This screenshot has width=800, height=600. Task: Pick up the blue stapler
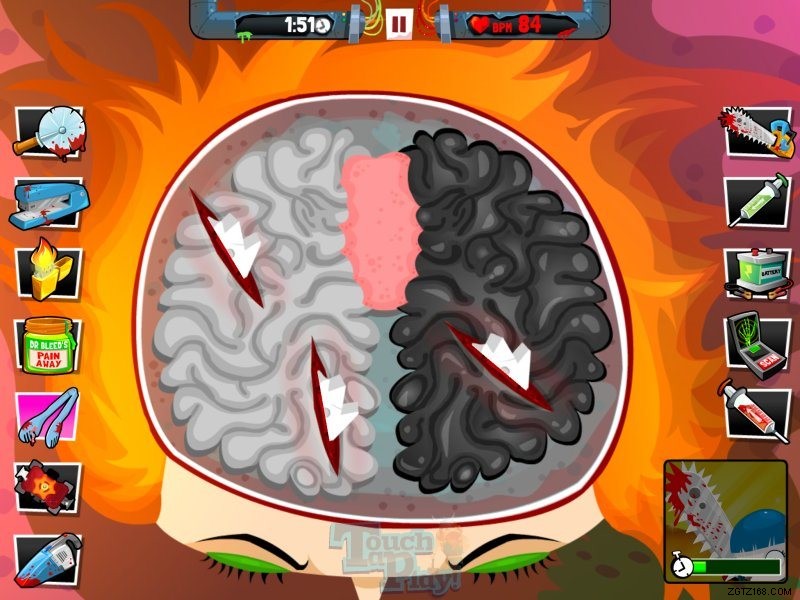coord(47,205)
